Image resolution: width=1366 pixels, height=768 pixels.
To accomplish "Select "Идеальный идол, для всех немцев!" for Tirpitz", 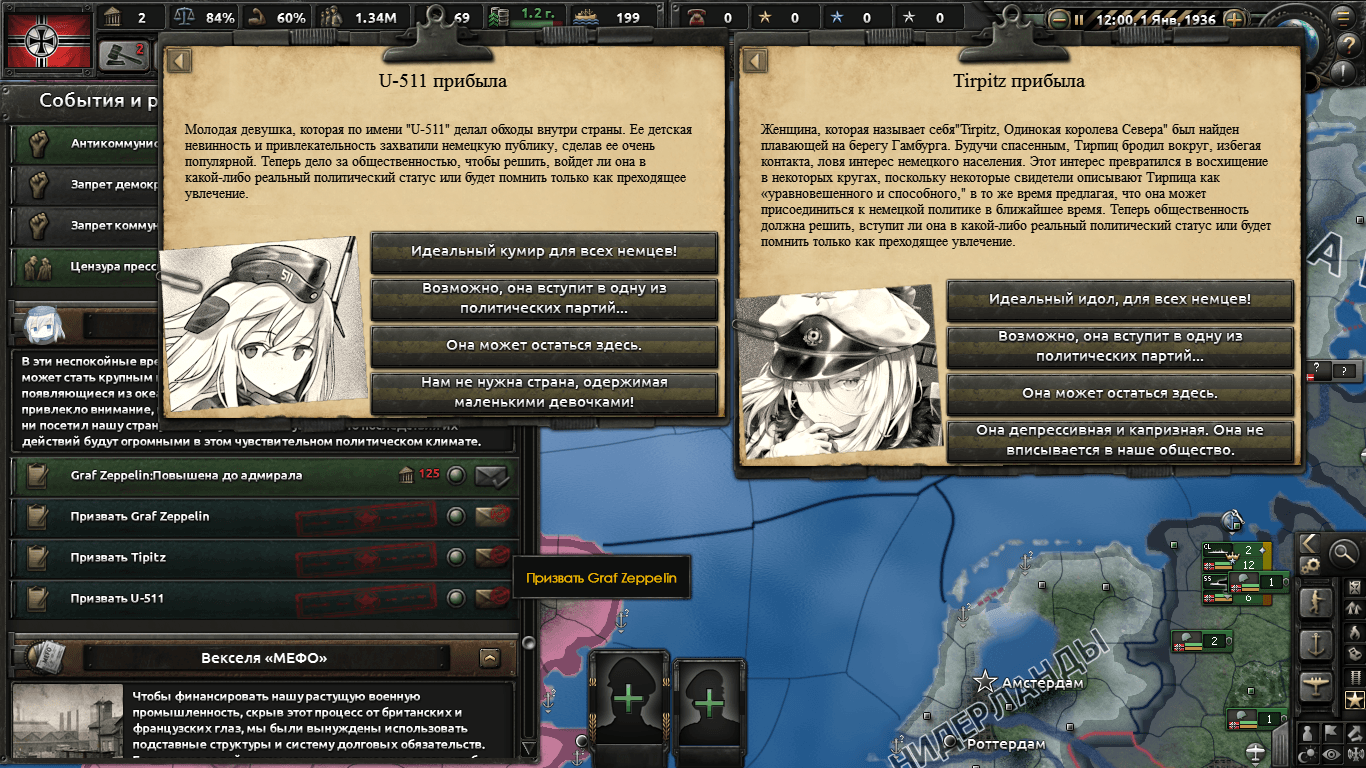I will (1120, 299).
